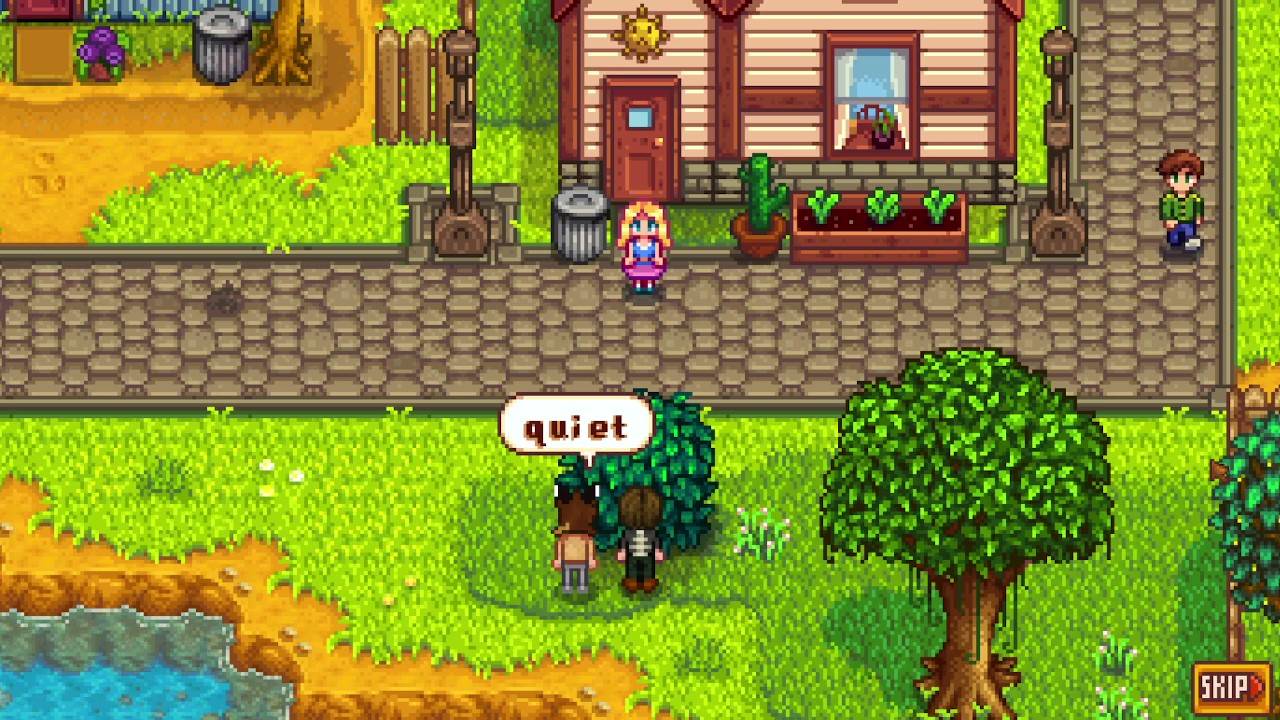This screenshot has width=1280, height=720.
Task: Click the red arrow on the SKIP button
Action: pos(1259,684)
